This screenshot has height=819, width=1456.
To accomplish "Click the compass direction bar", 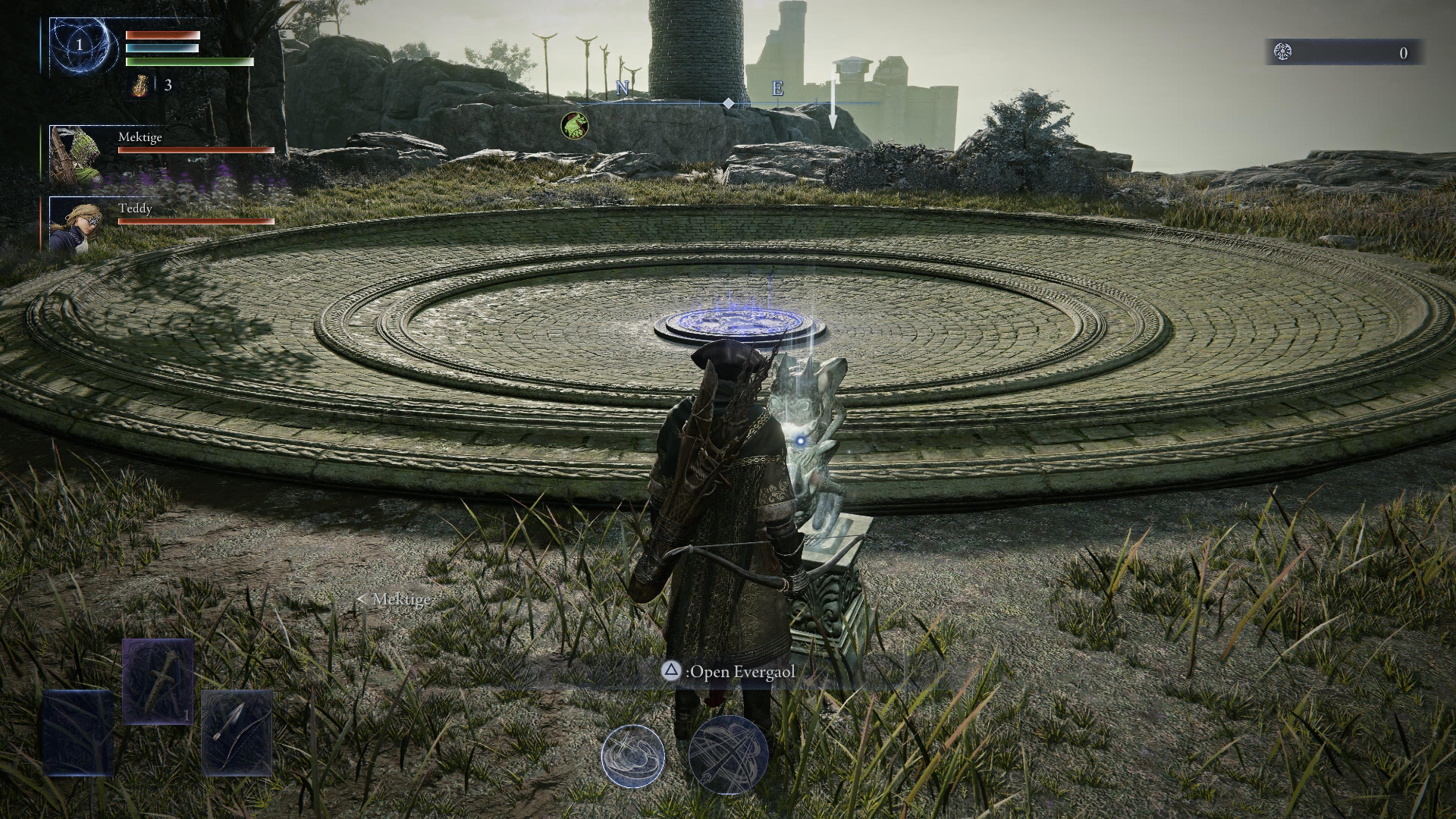I will tap(726, 102).
